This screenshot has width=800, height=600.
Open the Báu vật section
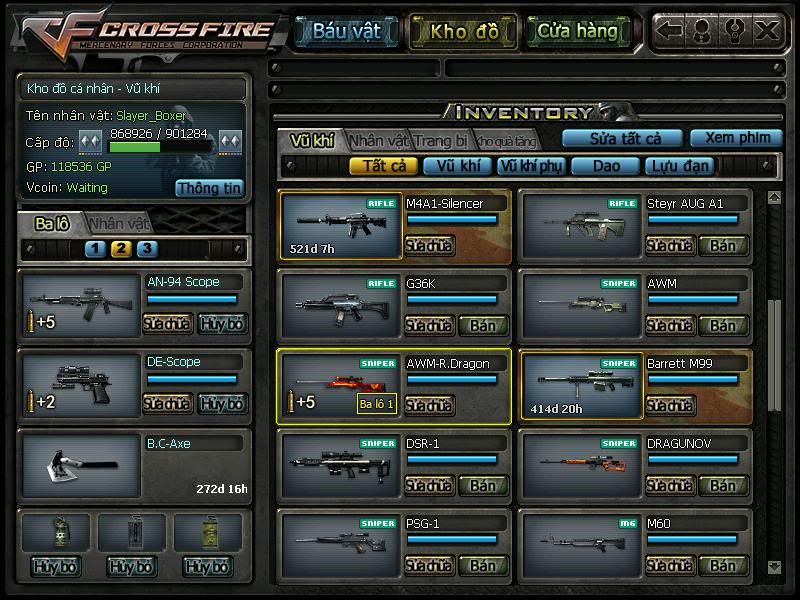click(x=346, y=31)
